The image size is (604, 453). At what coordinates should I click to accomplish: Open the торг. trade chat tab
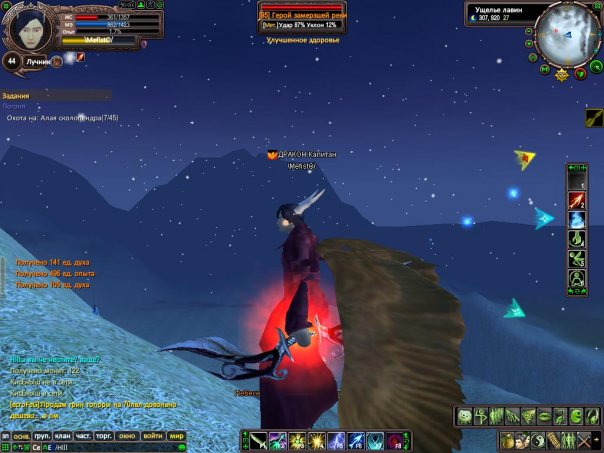[104, 437]
